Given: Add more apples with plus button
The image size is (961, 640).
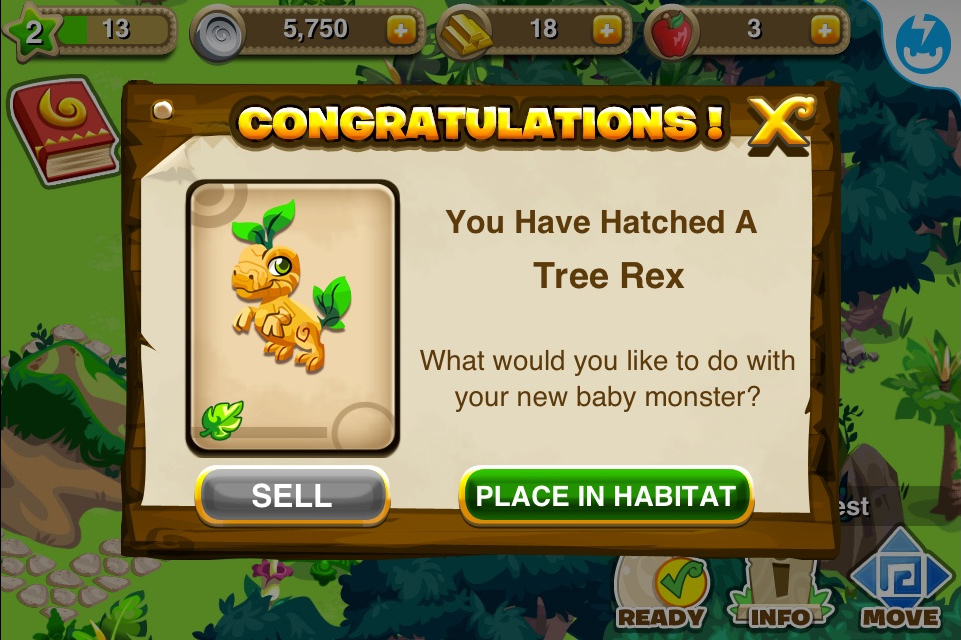Looking at the screenshot, I should point(823,30).
